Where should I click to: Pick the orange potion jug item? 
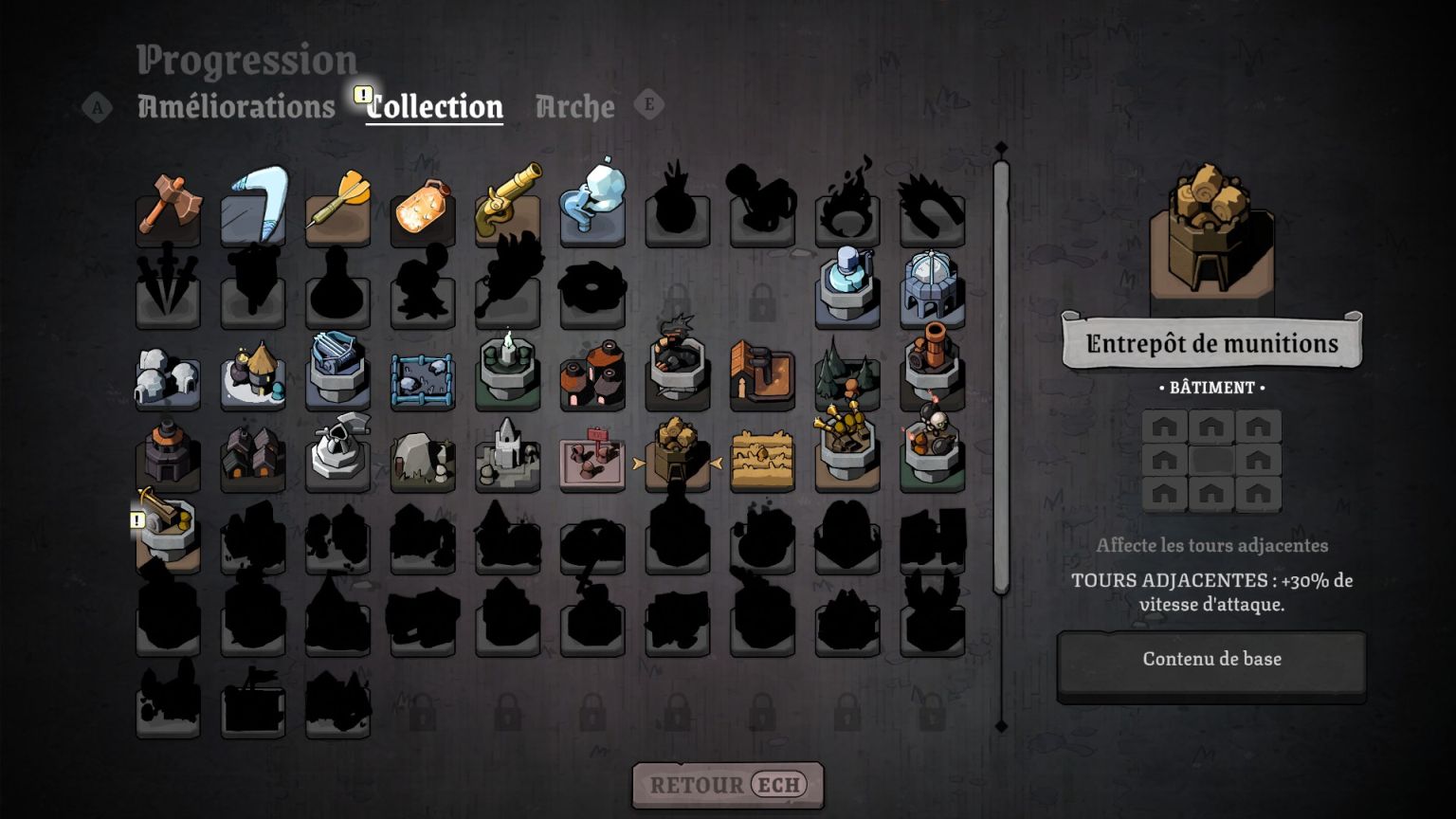point(423,209)
